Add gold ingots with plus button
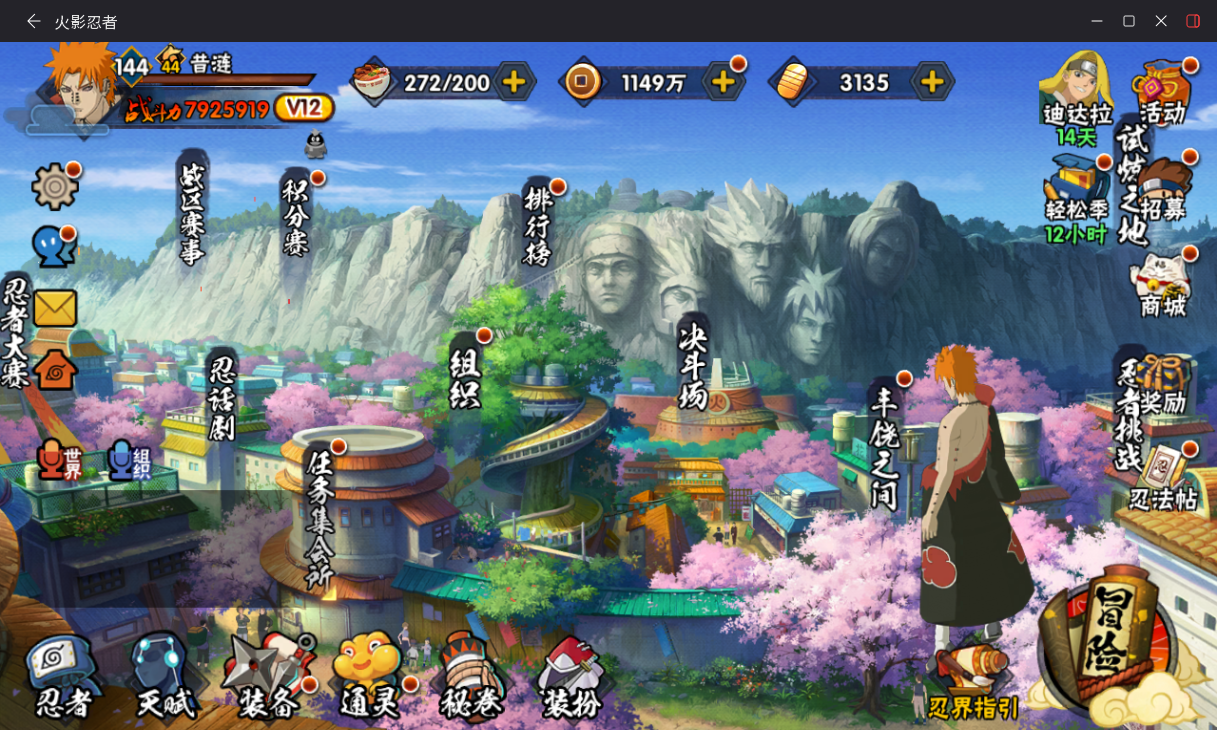Screen dimensions: 1217x730 point(931,82)
